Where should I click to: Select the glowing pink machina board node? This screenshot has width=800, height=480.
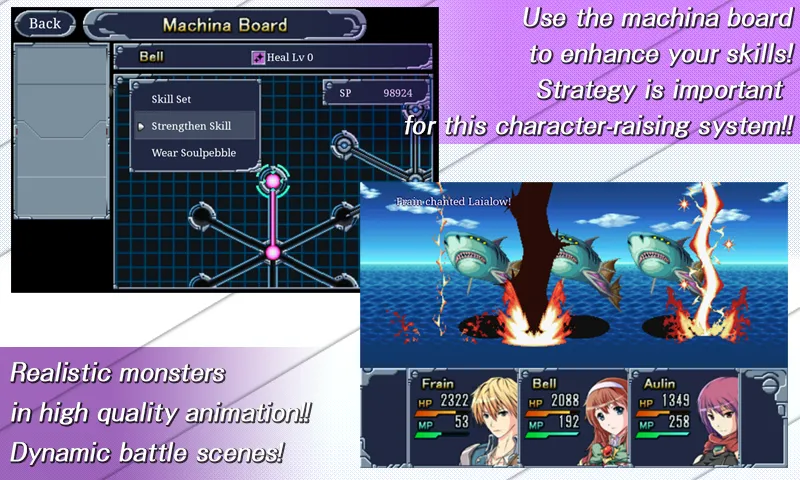(x=271, y=182)
